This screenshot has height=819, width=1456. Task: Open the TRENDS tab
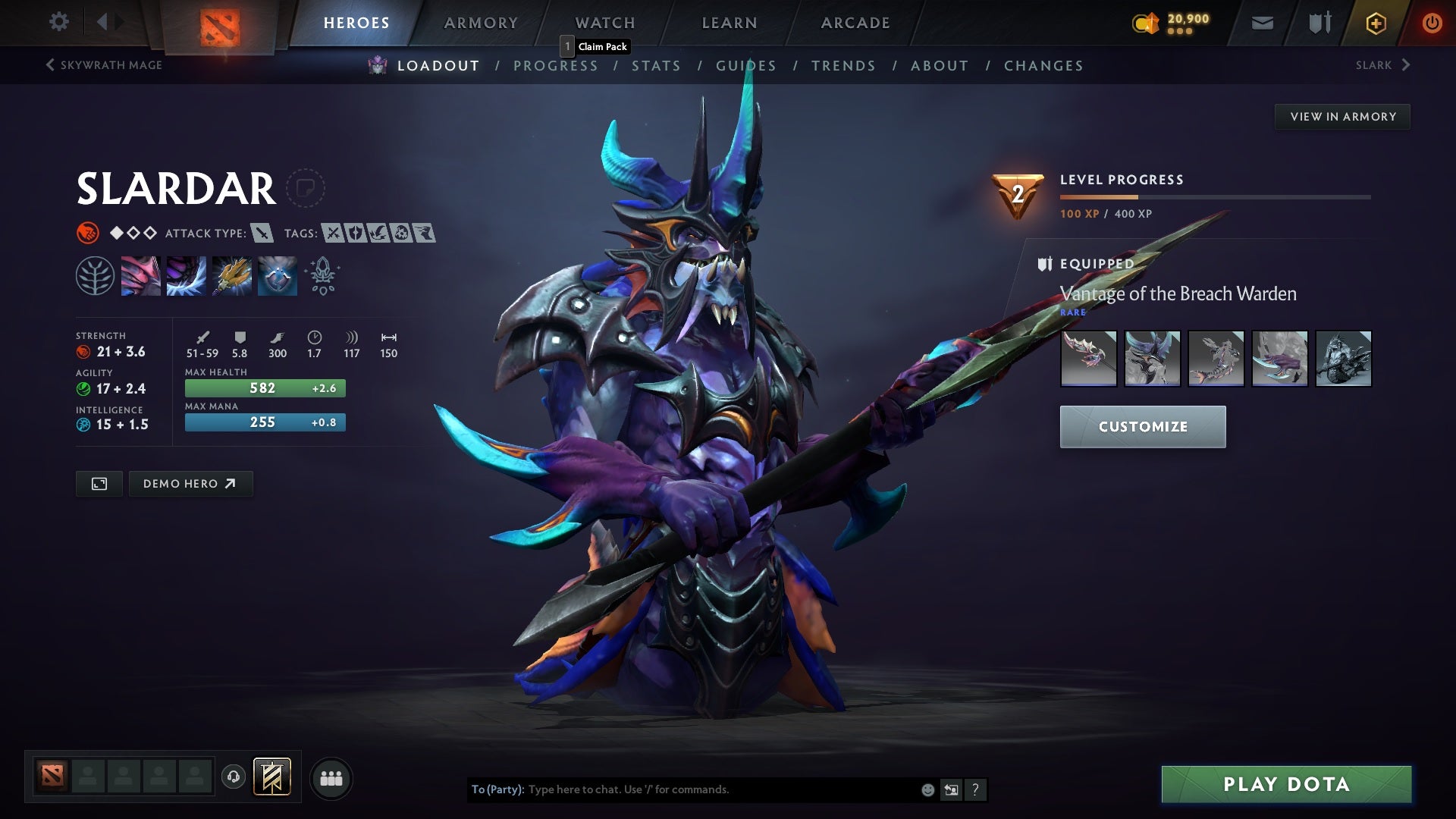point(843,66)
